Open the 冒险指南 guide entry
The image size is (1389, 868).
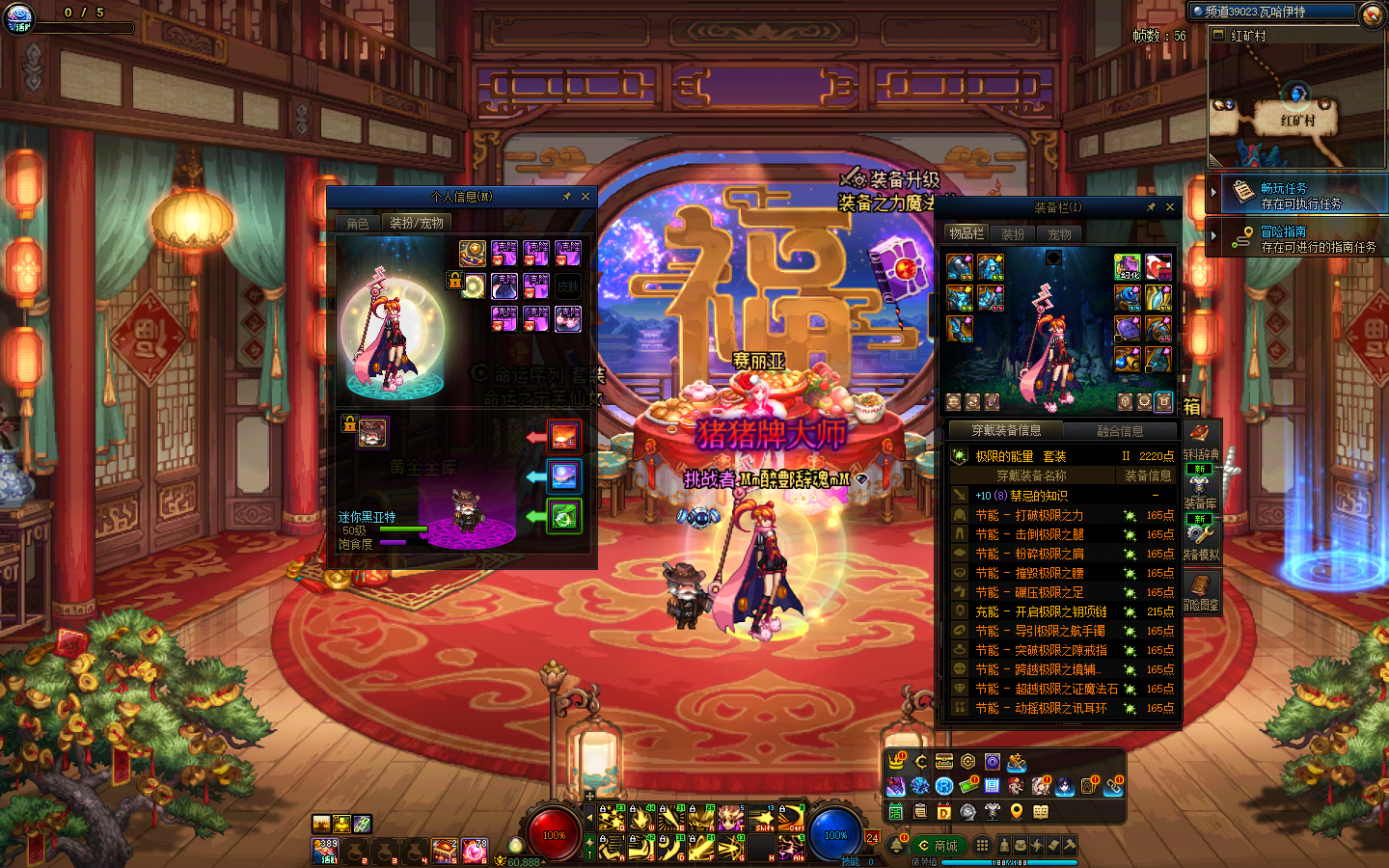click(1297, 239)
